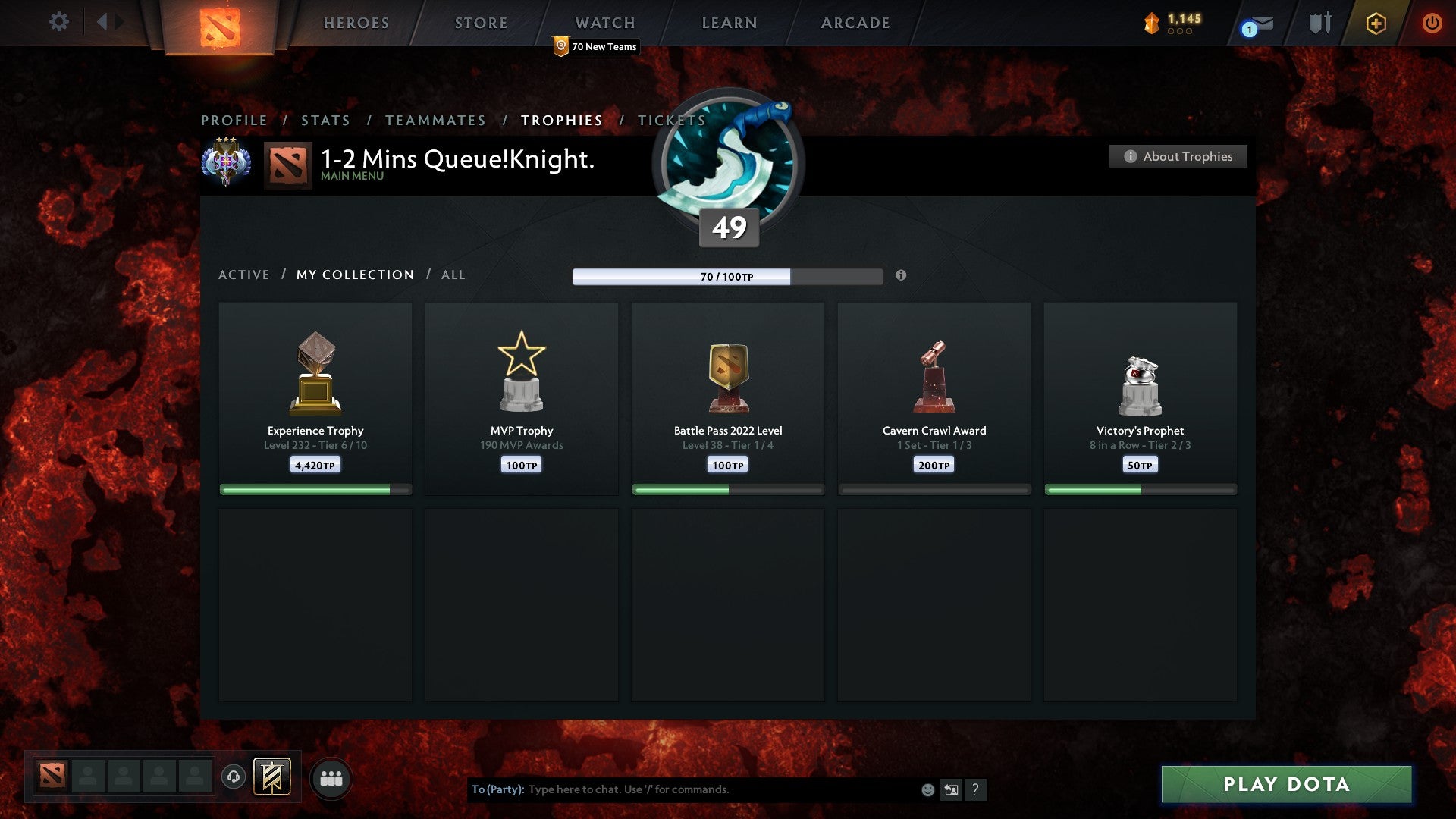
Task: Open the party banner crest selector
Action: pos(273,777)
